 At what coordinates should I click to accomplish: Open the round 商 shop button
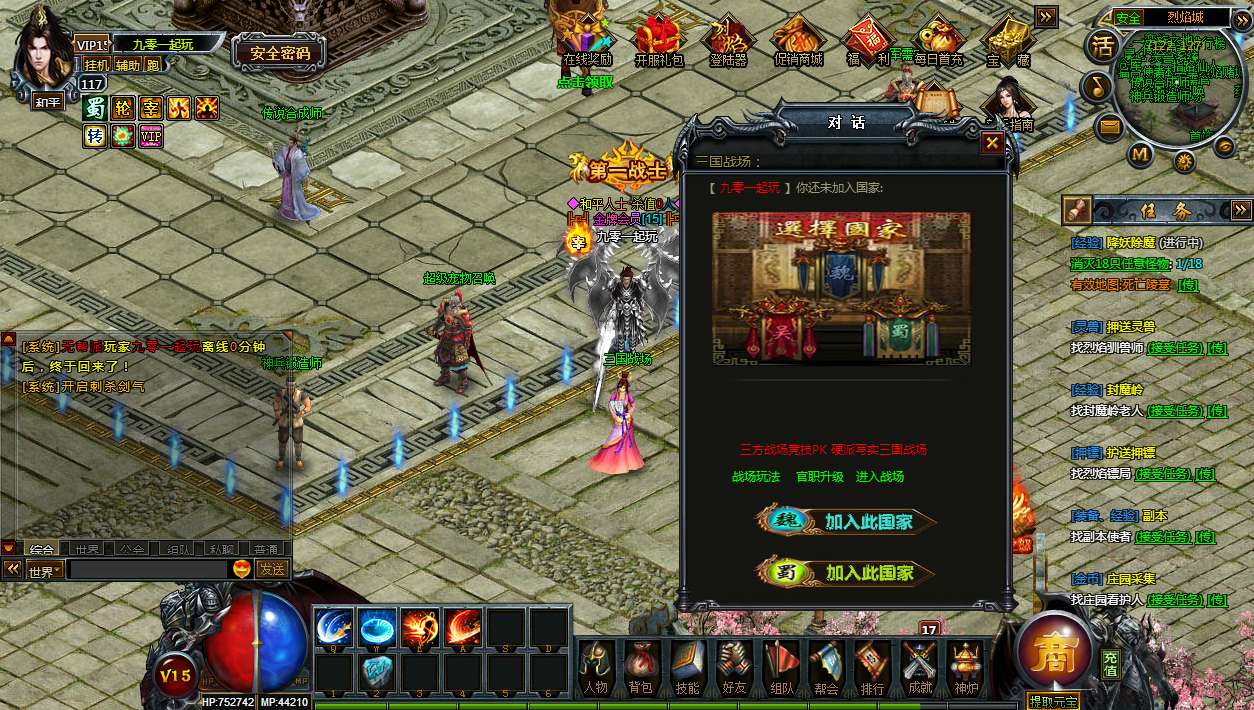coord(1053,654)
